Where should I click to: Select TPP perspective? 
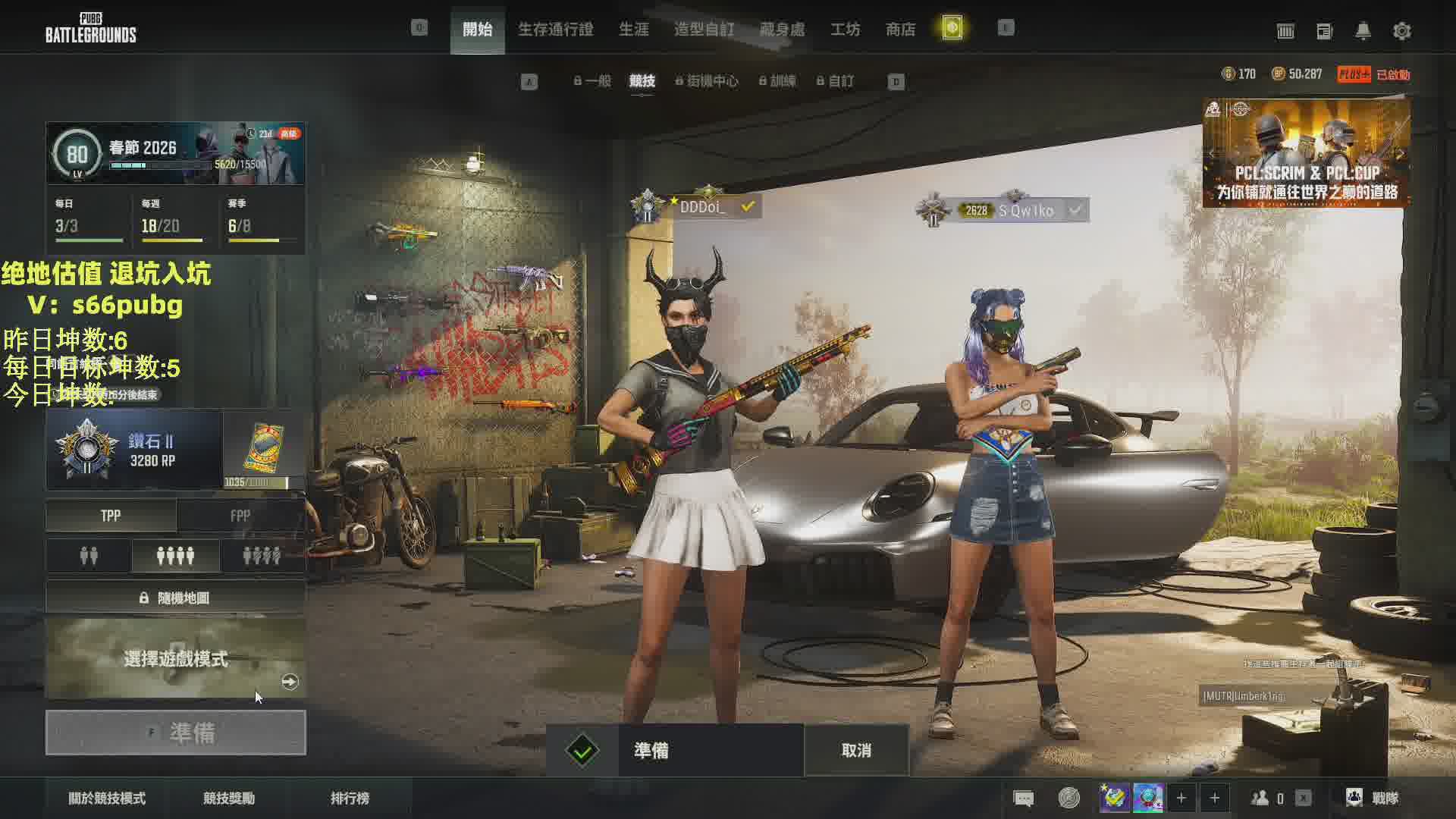coord(111,516)
